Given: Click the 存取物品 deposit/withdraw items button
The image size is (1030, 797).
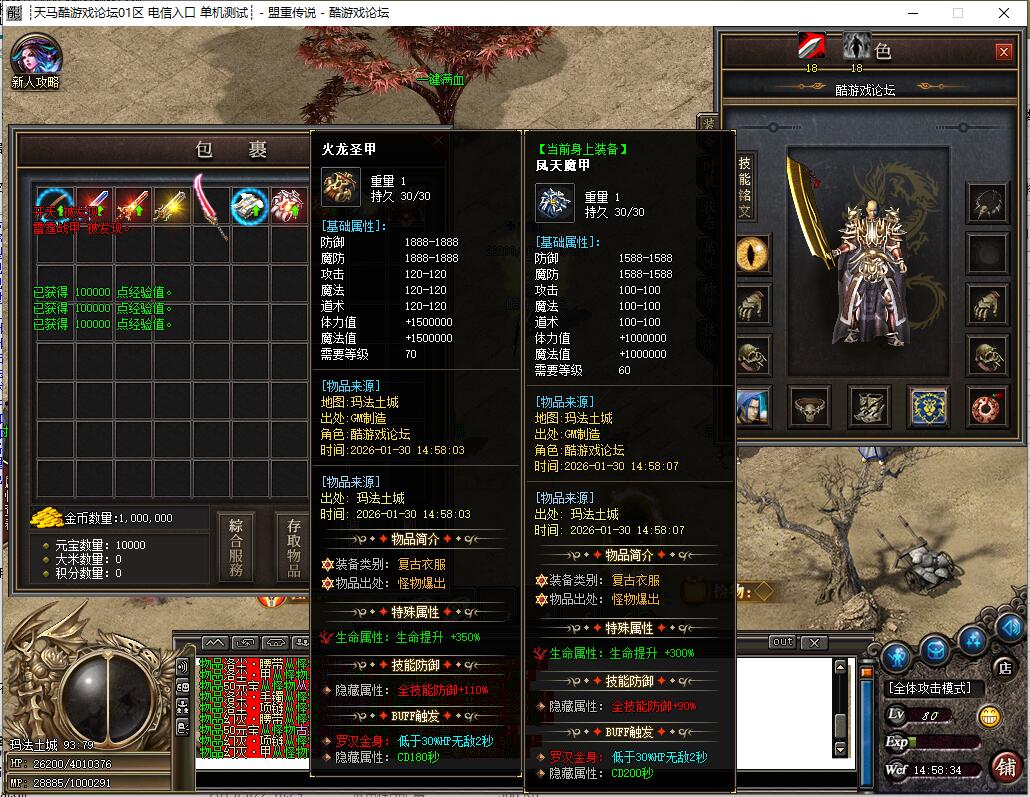Looking at the screenshot, I should pyautogui.click(x=293, y=547).
